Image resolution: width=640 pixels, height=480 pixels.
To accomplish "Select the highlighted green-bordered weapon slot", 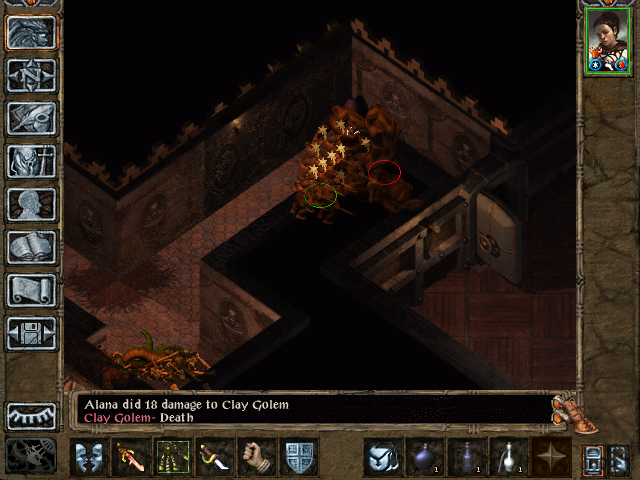I will [172, 457].
